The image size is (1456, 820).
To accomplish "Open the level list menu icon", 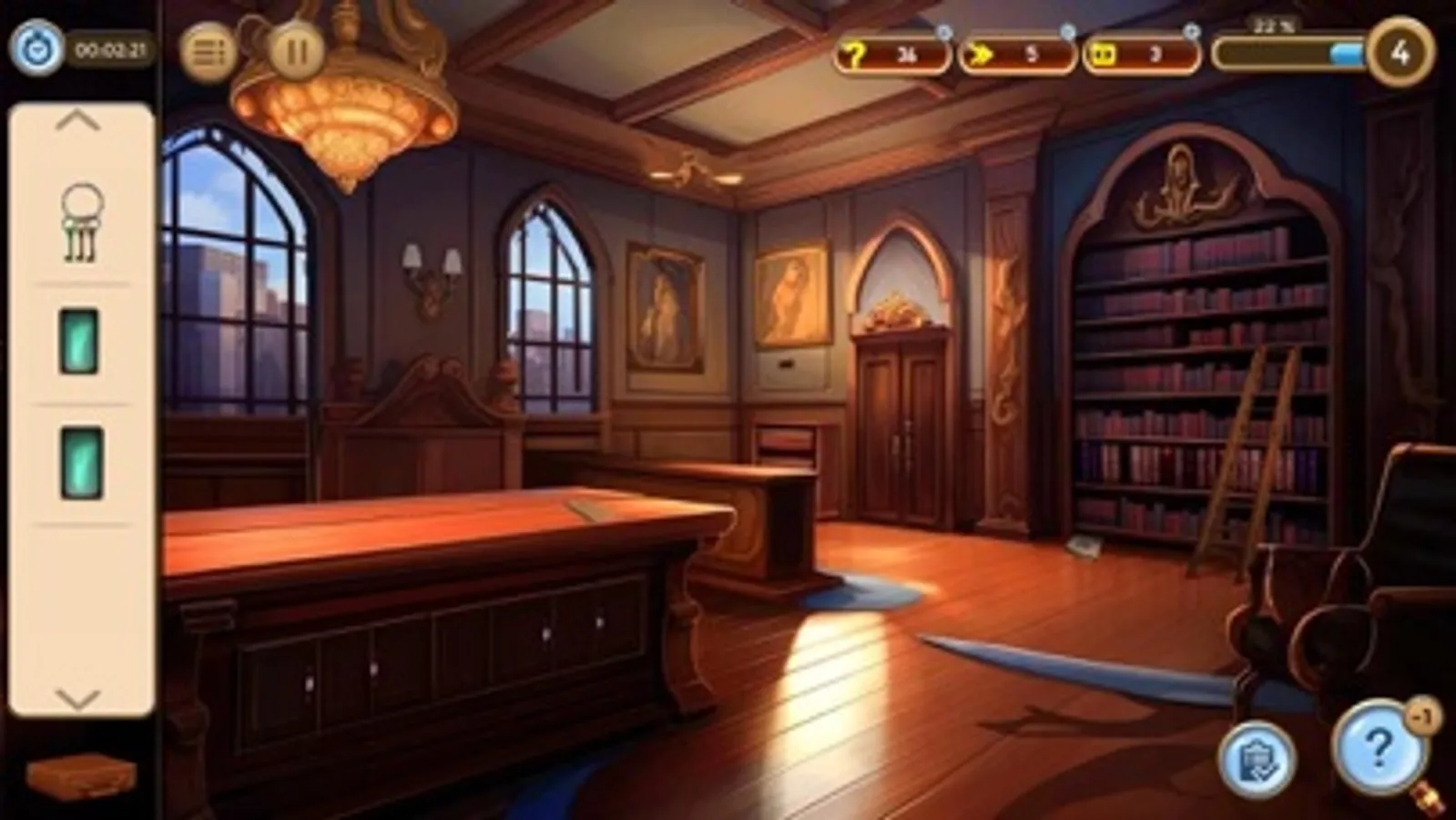I will (x=208, y=52).
